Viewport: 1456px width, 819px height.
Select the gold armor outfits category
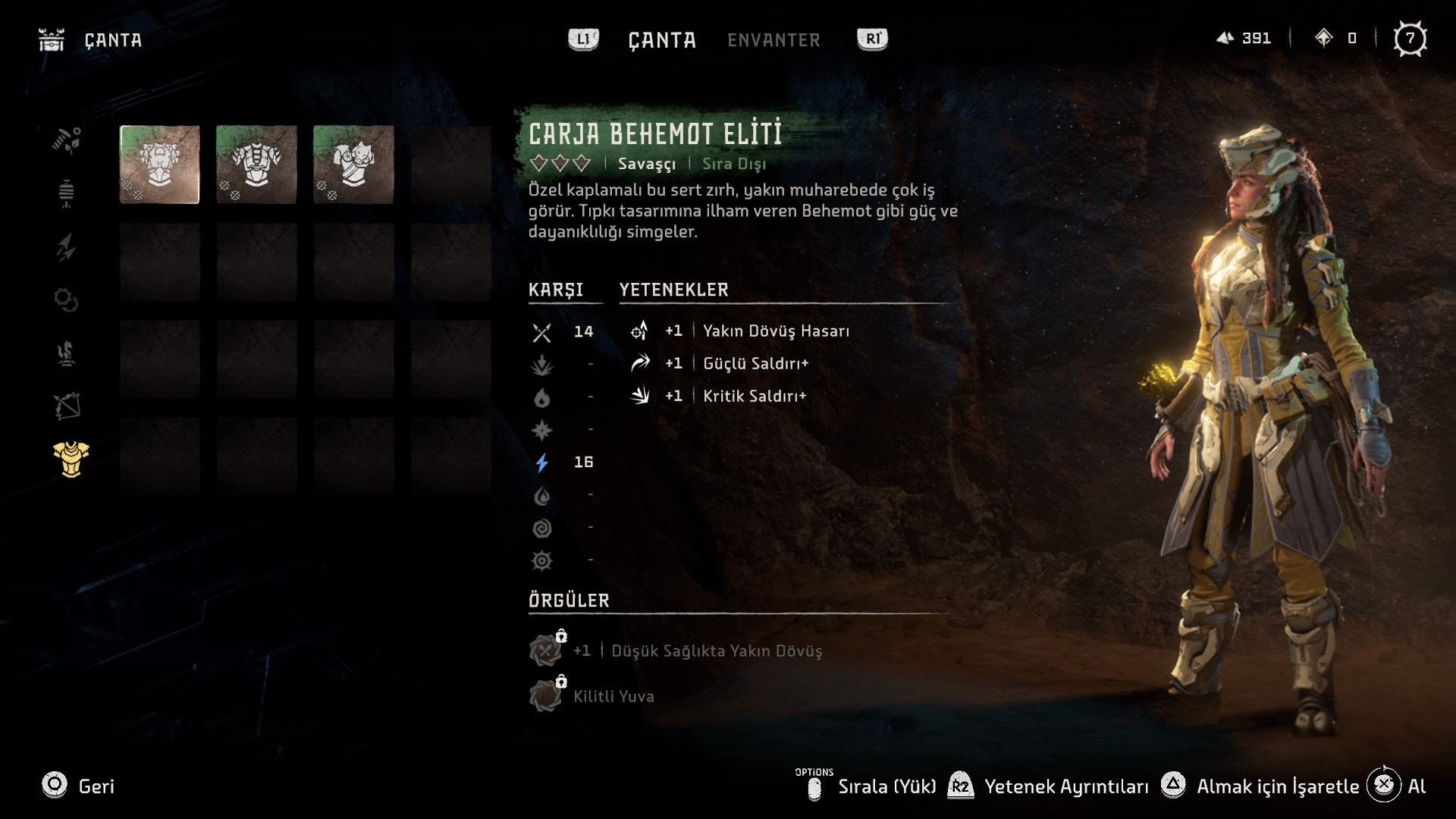(x=71, y=460)
